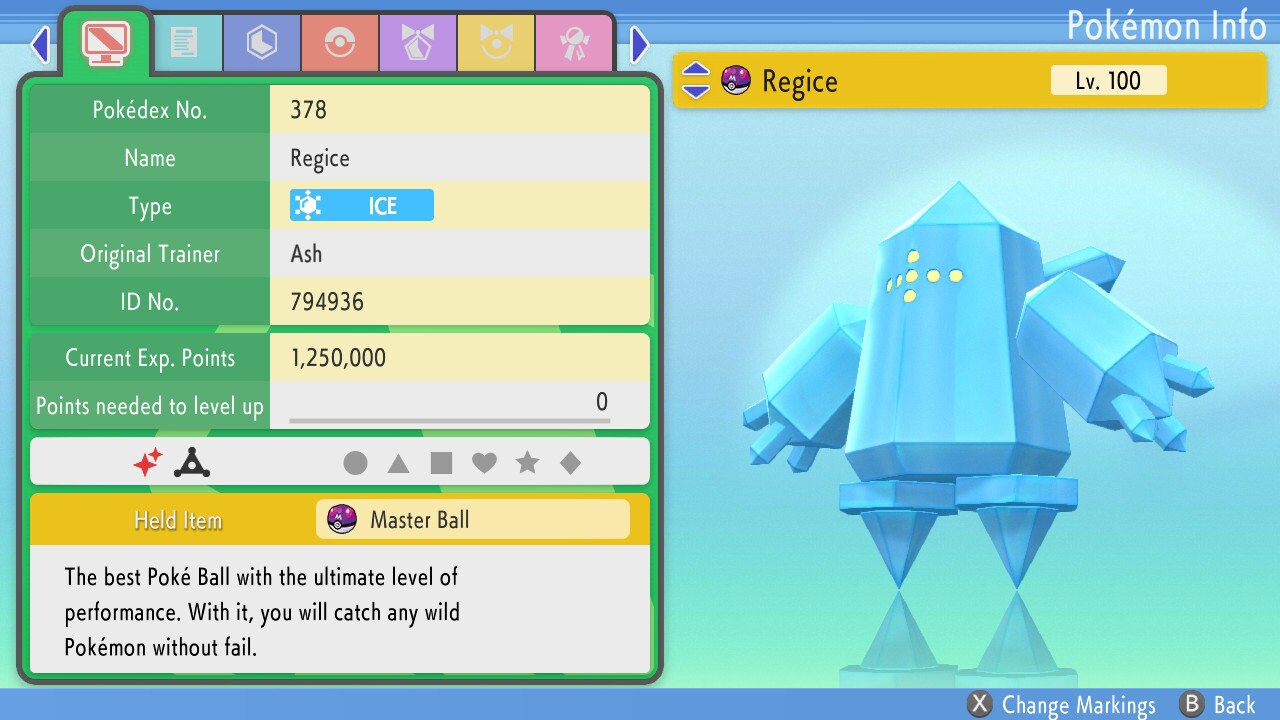Open the pink award ribbon tab icon

click(x=575, y=42)
